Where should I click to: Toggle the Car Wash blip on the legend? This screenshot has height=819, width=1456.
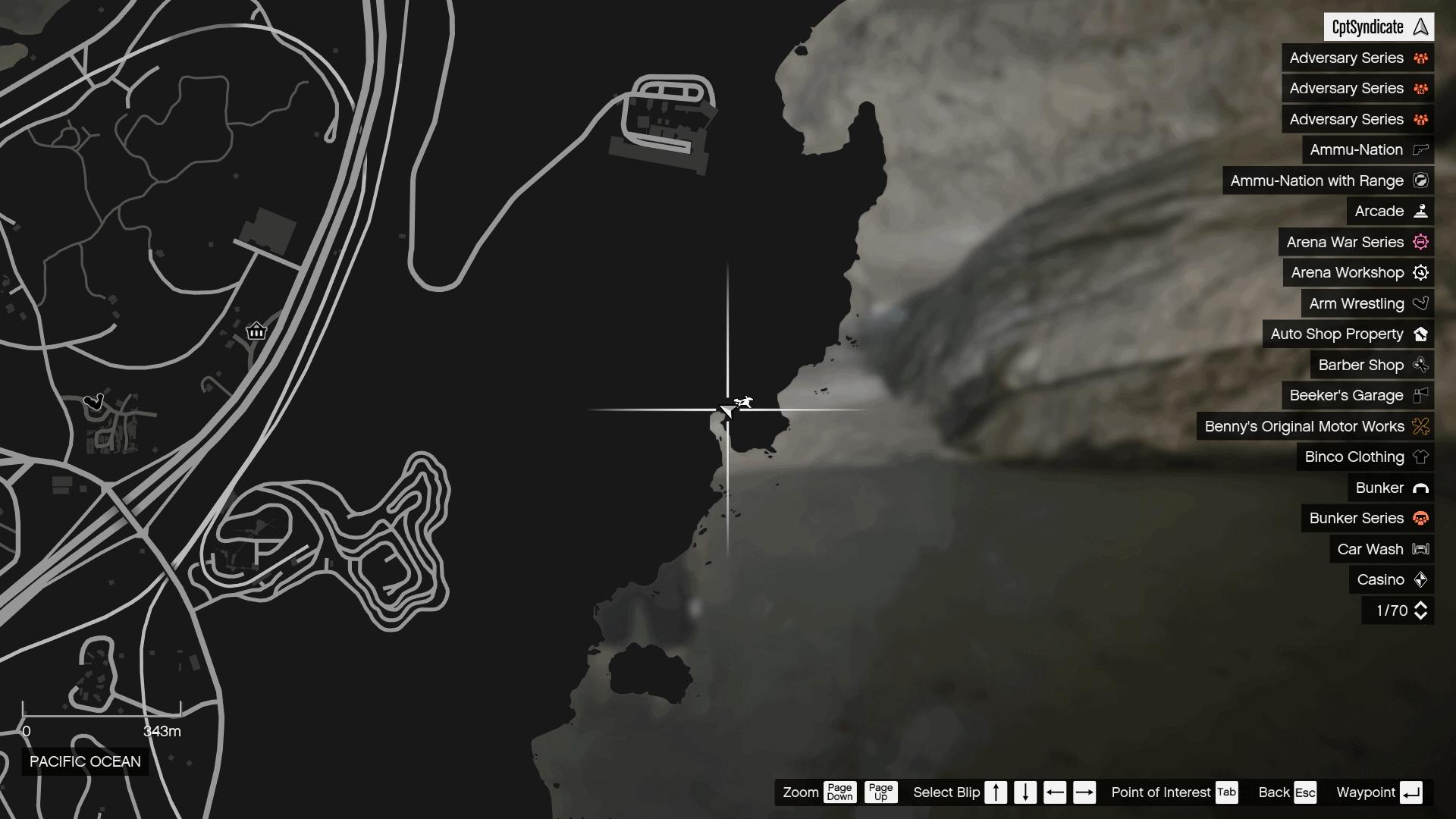coord(1419,549)
